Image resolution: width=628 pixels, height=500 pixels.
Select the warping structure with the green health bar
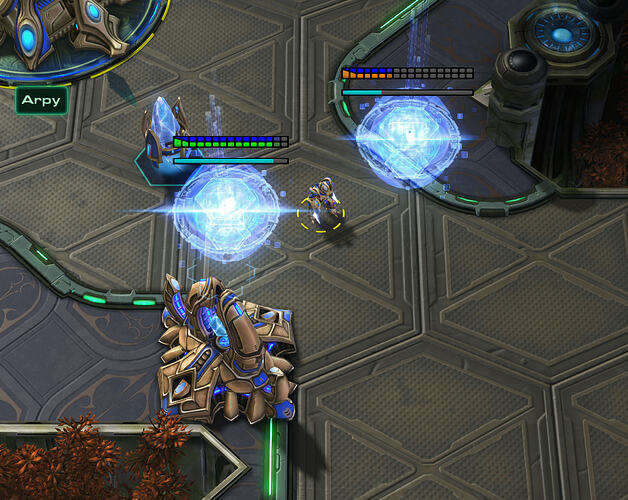tap(226, 205)
